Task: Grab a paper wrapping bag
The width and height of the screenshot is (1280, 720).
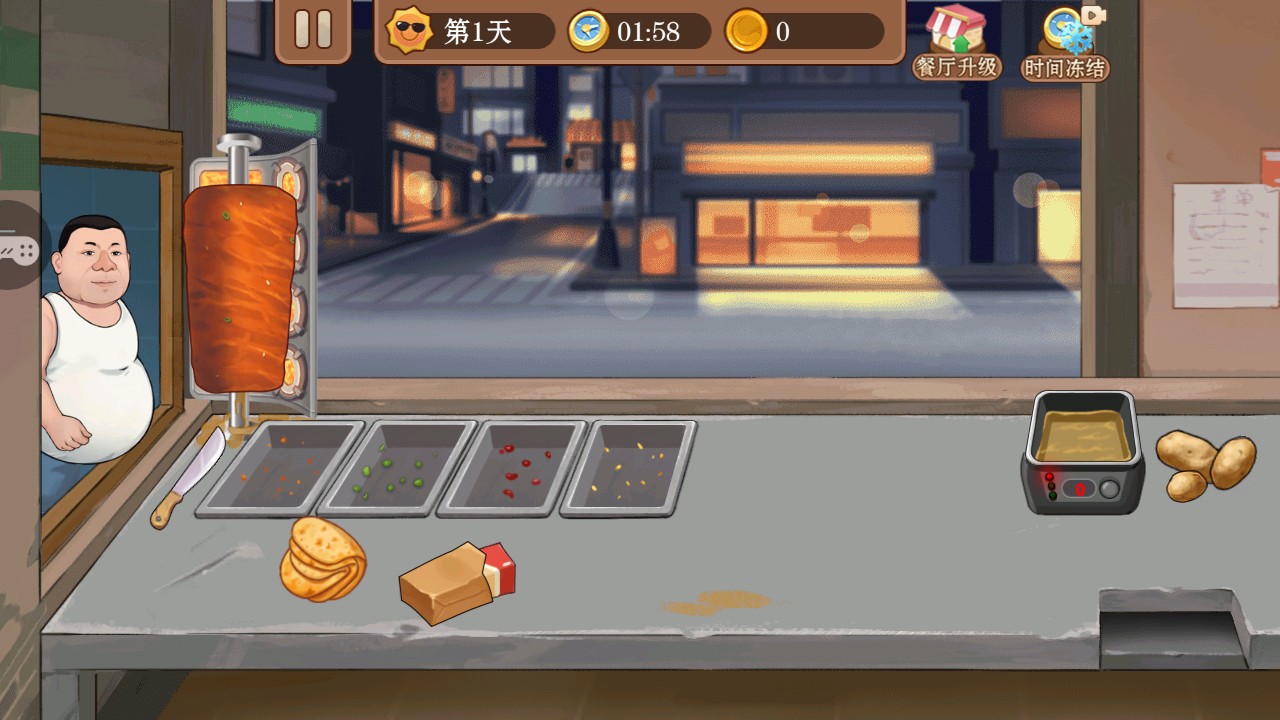Action: (x=456, y=582)
